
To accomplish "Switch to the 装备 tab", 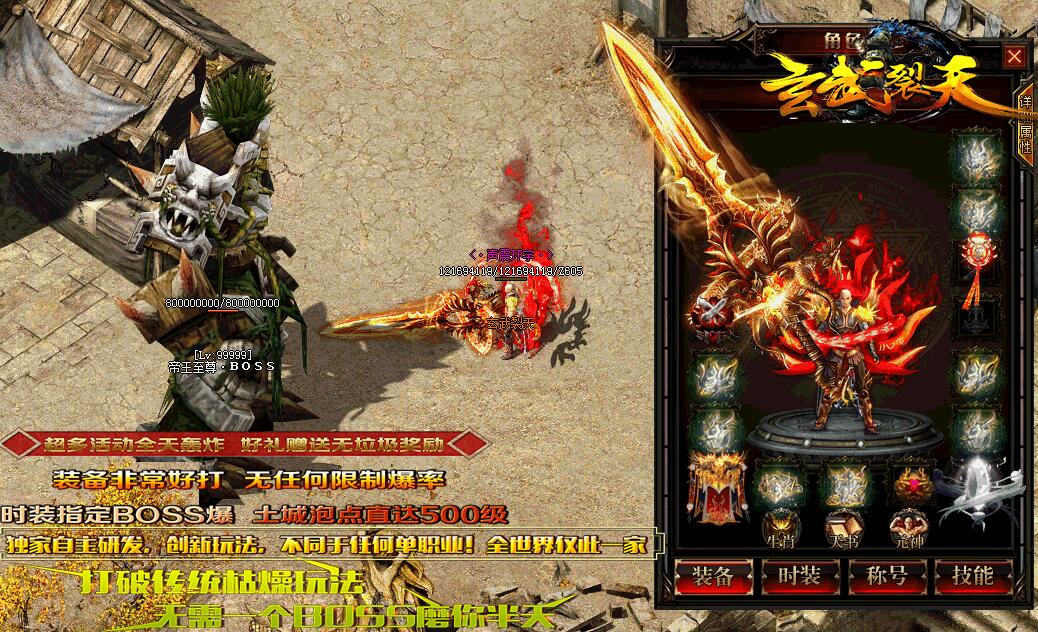I will tap(713, 576).
